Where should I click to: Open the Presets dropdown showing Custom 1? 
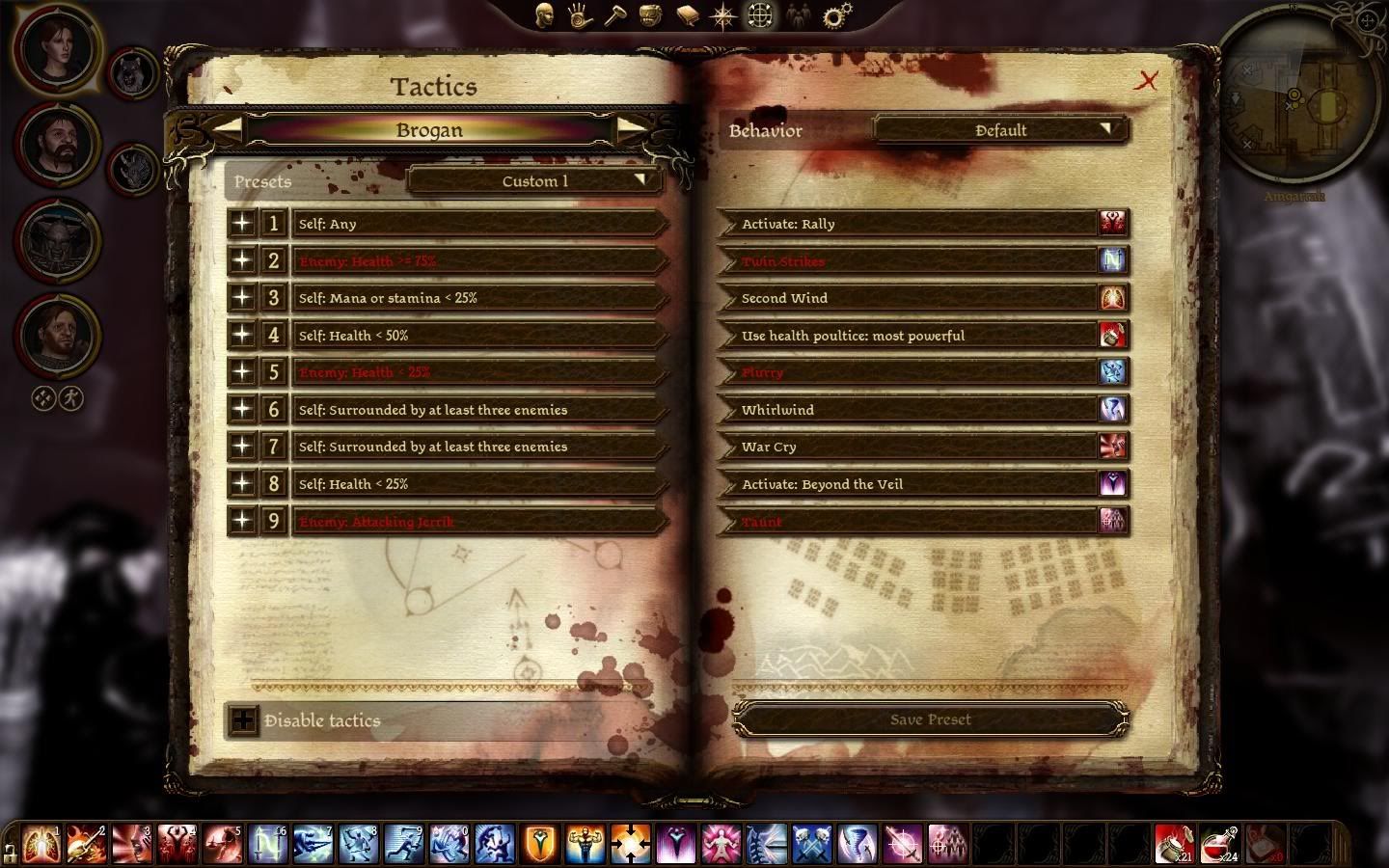(534, 180)
